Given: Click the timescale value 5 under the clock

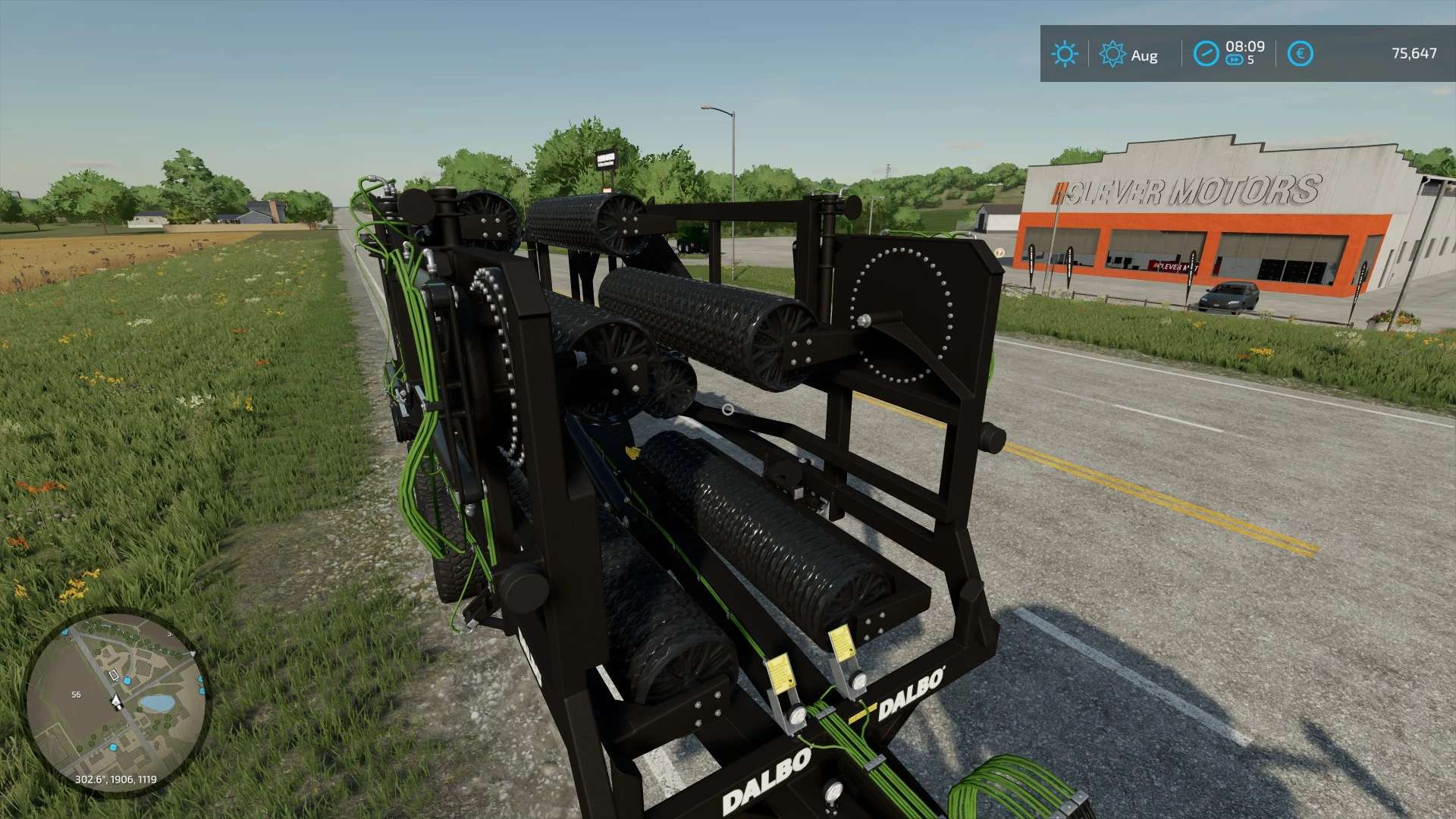Looking at the screenshot, I should point(1250,60).
